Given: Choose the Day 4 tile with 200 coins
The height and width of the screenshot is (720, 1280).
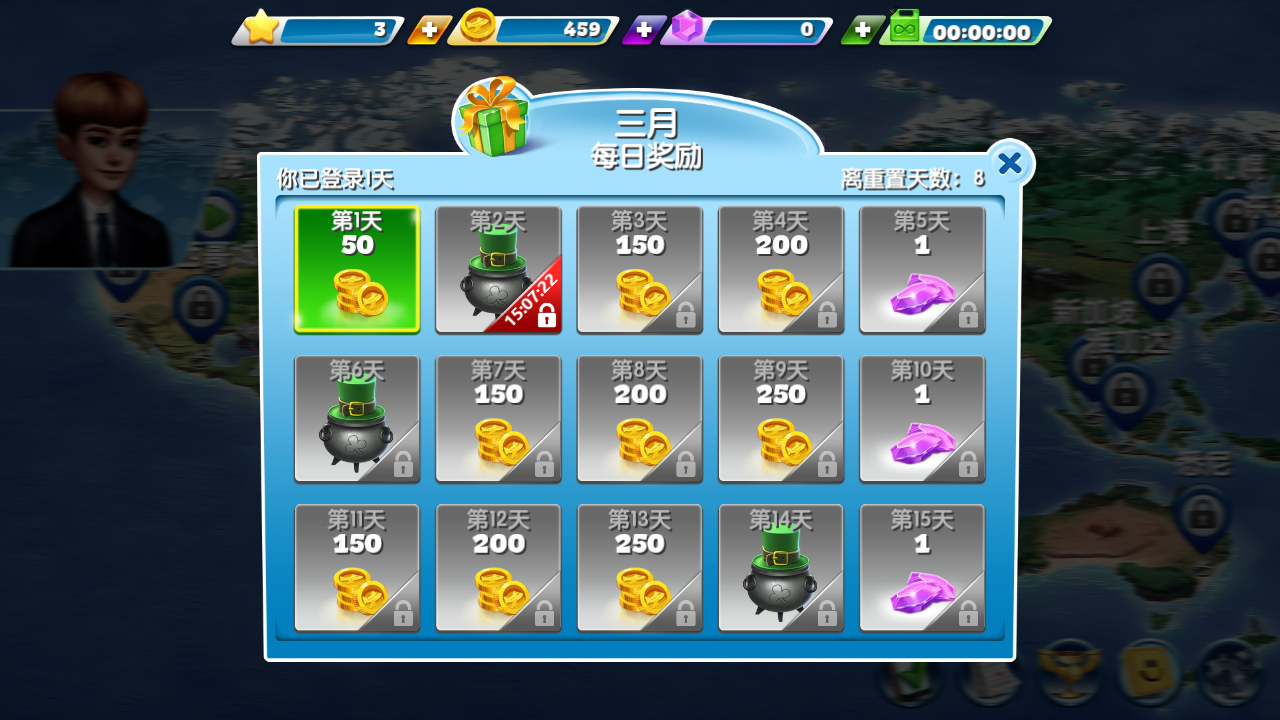Looking at the screenshot, I should [x=781, y=269].
